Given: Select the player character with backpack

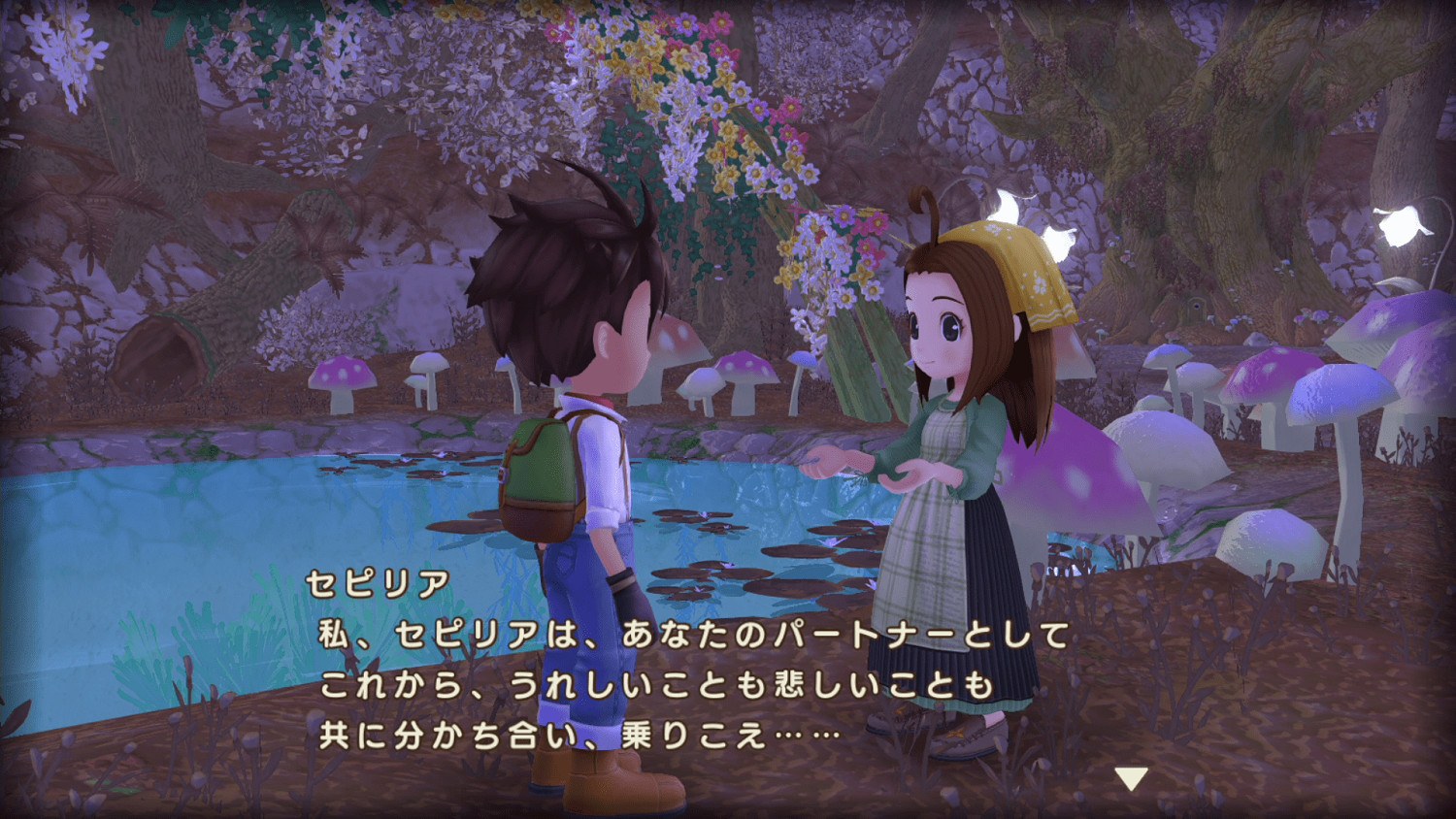Looking at the screenshot, I should (x=582, y=437).
